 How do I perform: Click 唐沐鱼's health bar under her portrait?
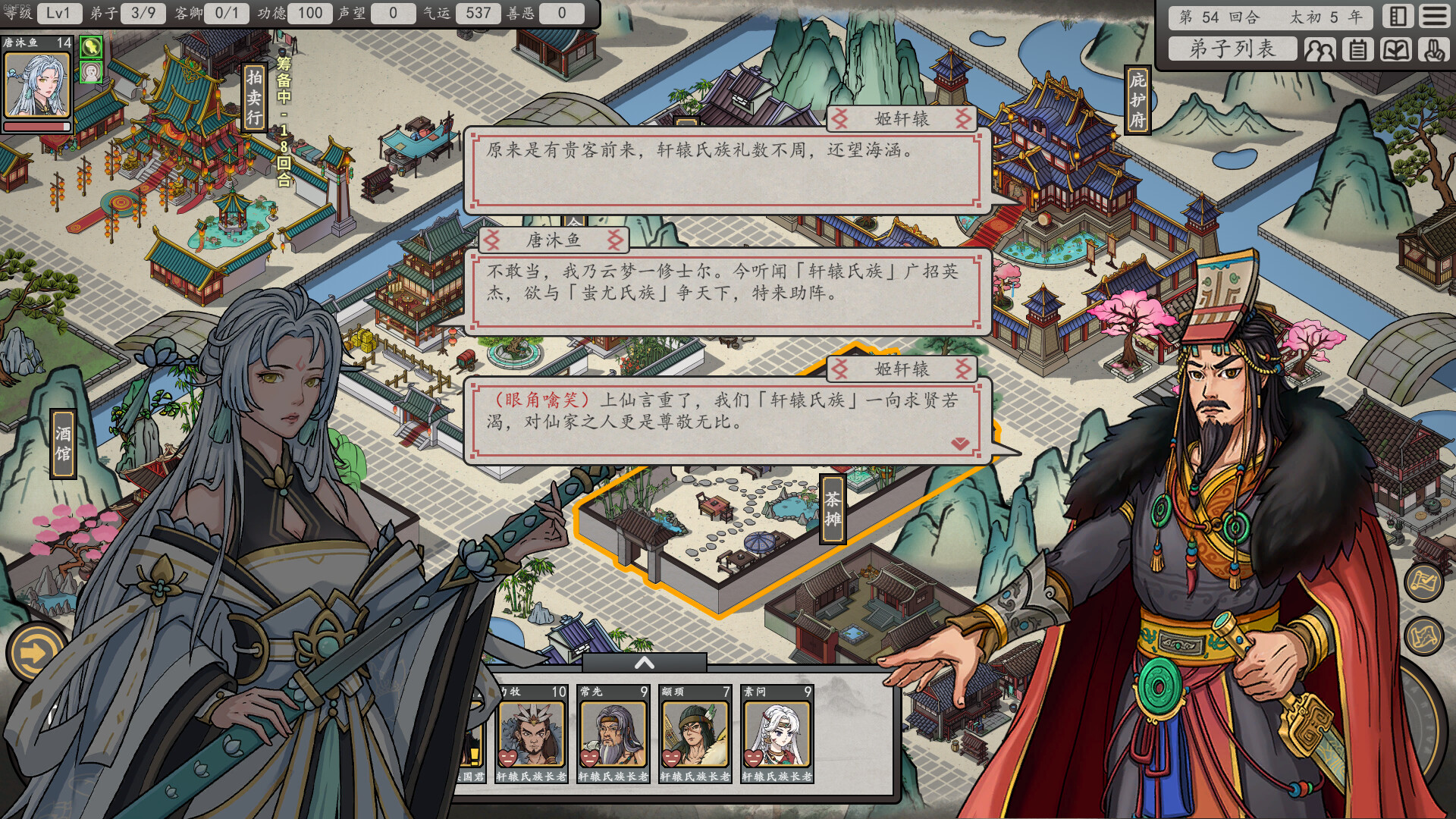[37, 125]
